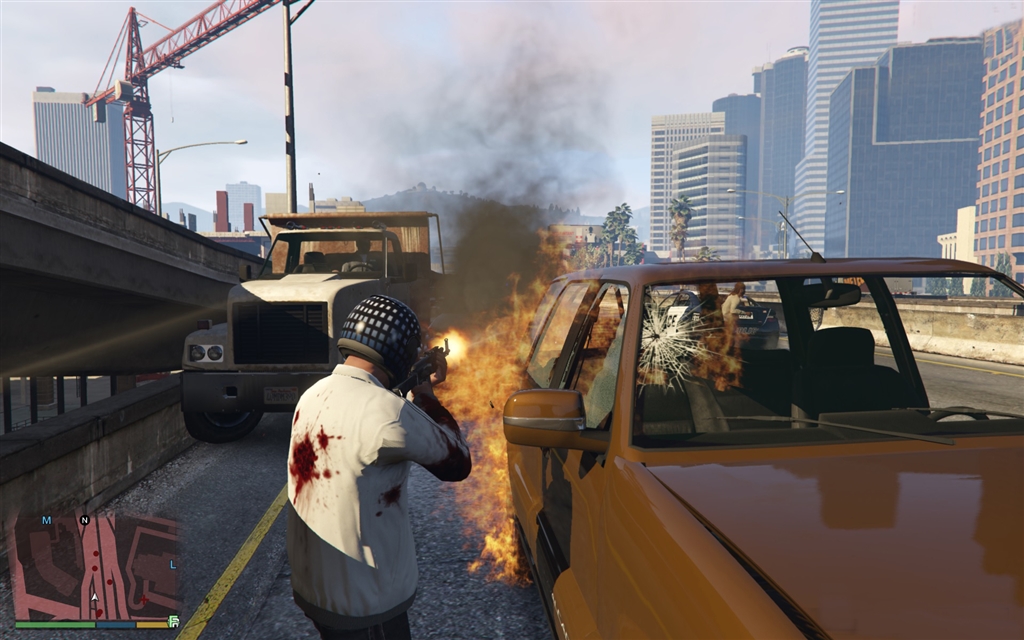Select the blue M blip on minimap
This screenshot has height=640, width=1024.
click(46, 521)
